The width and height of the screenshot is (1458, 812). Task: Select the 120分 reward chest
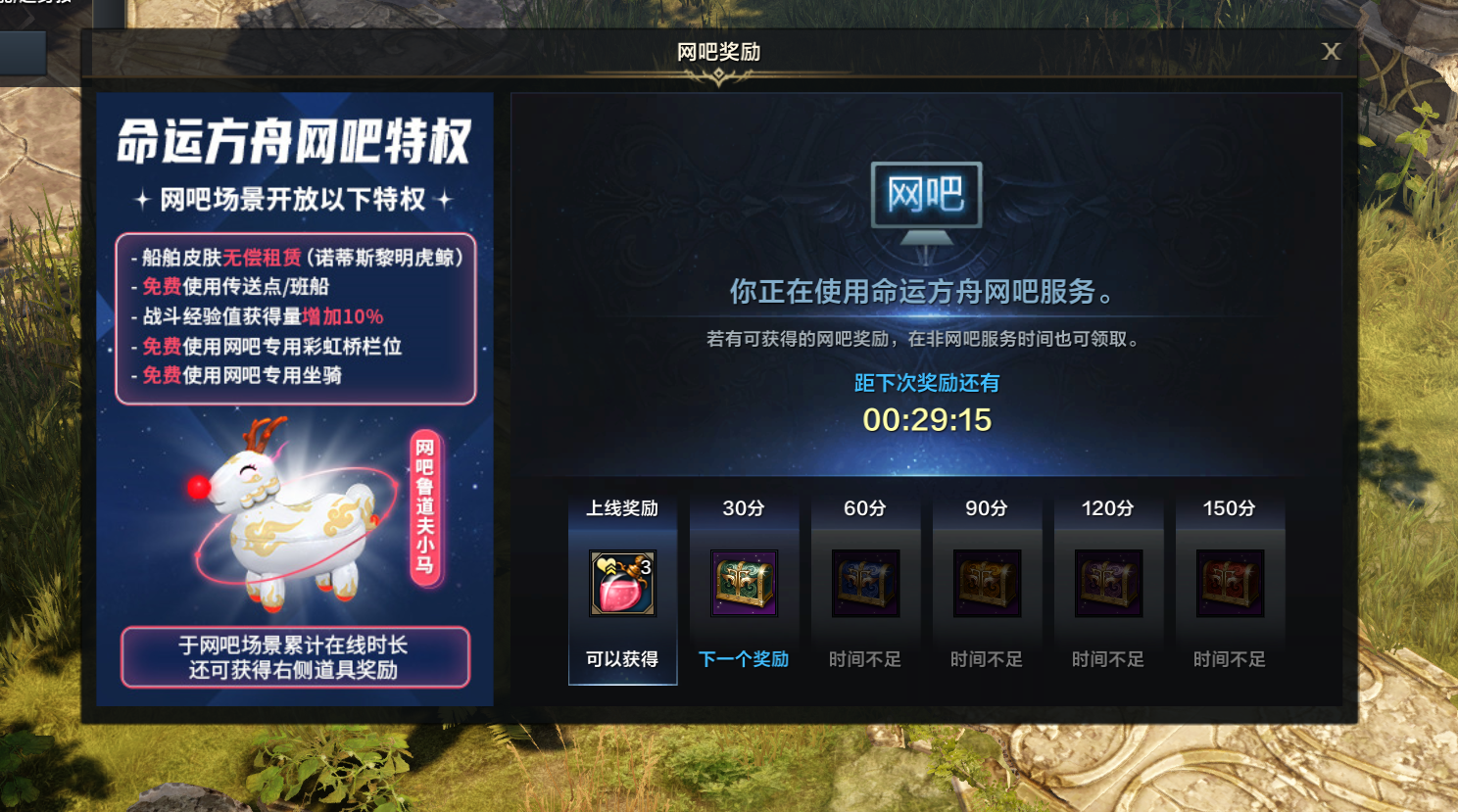tap(1108, 582)
